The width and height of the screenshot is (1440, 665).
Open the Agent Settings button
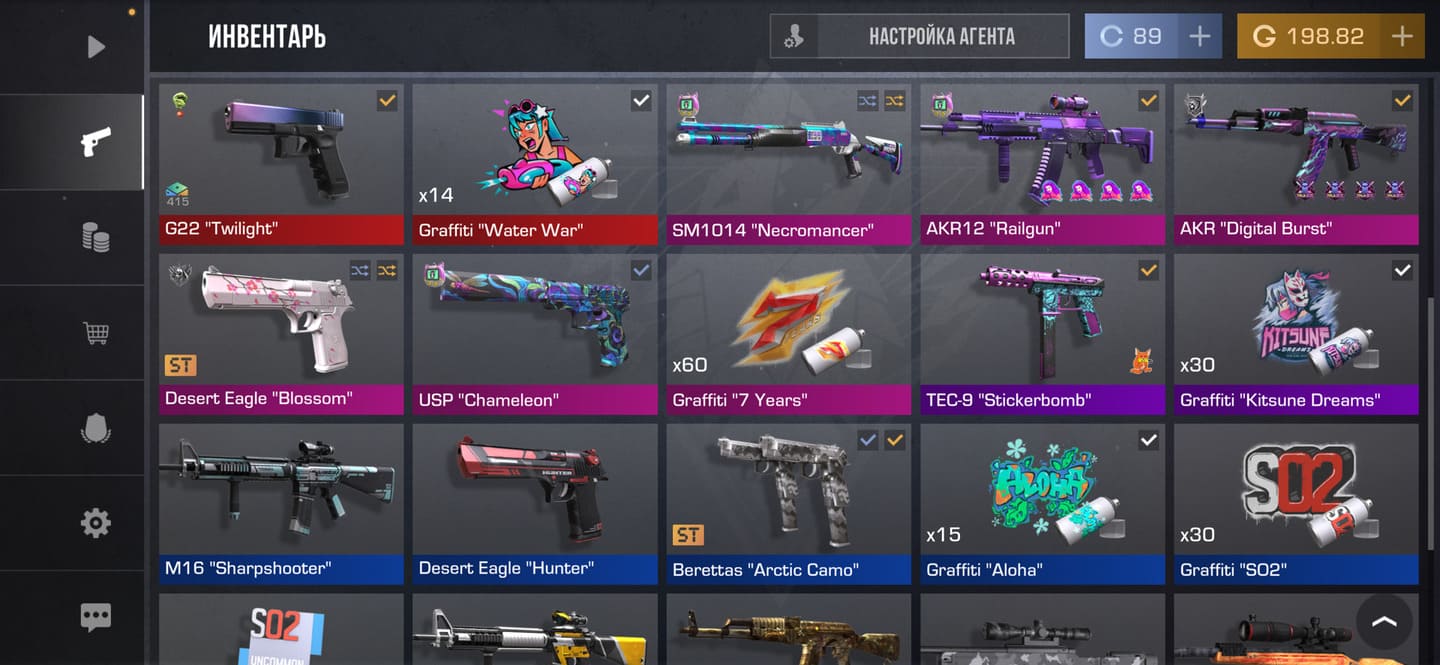click(919, 37)
